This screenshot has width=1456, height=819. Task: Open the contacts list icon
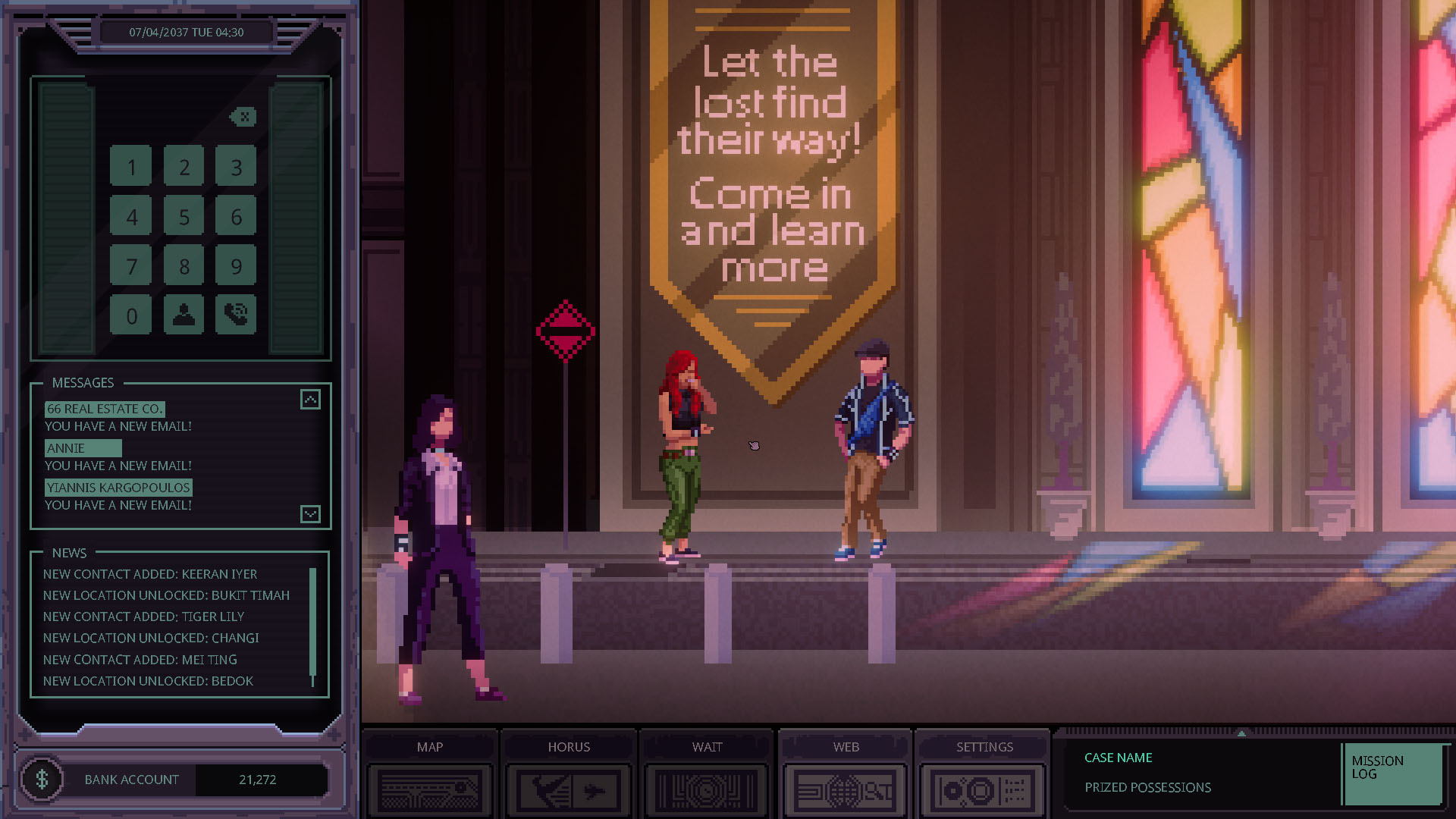tap(184, 315)
